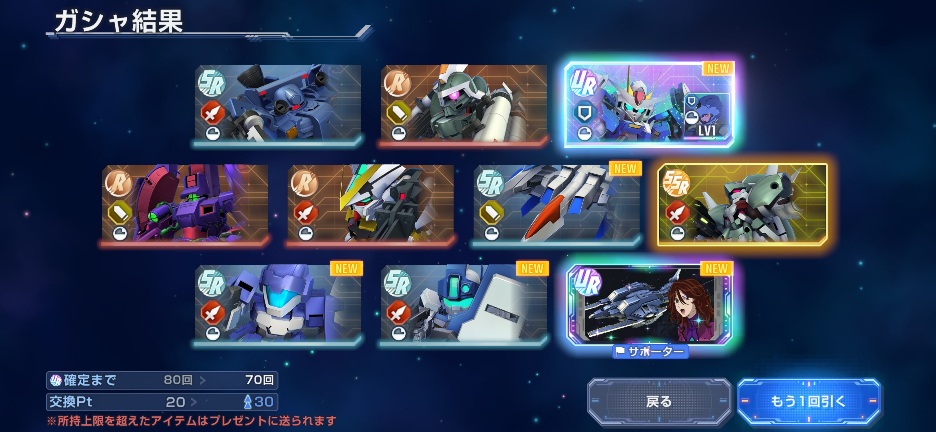Select the UR Gundam card marked LV1
Image resolution: width=936 pixels, height=432 pixels.
tap(649, 105)
